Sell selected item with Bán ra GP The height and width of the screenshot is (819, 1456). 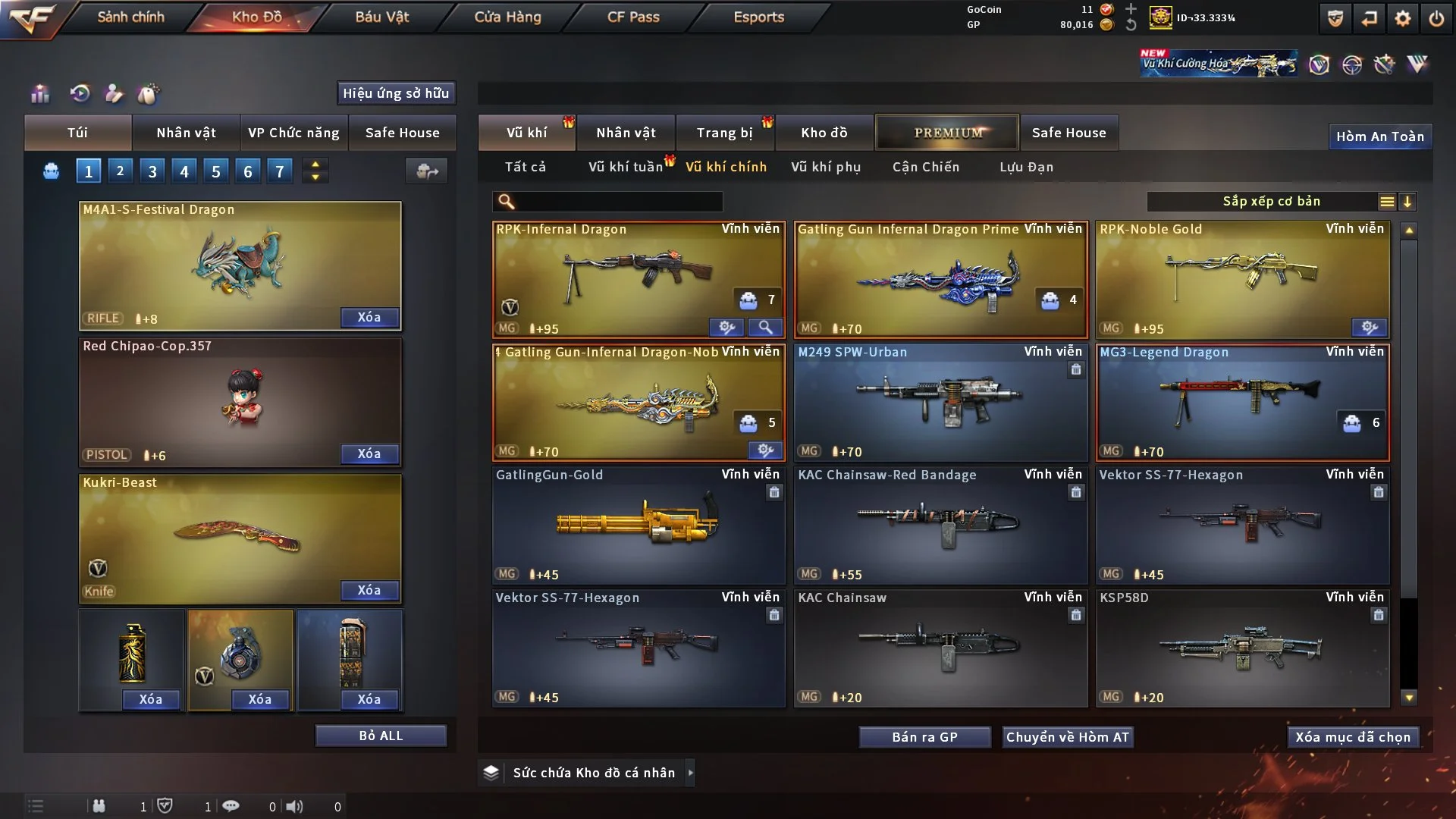coord(924,737)
